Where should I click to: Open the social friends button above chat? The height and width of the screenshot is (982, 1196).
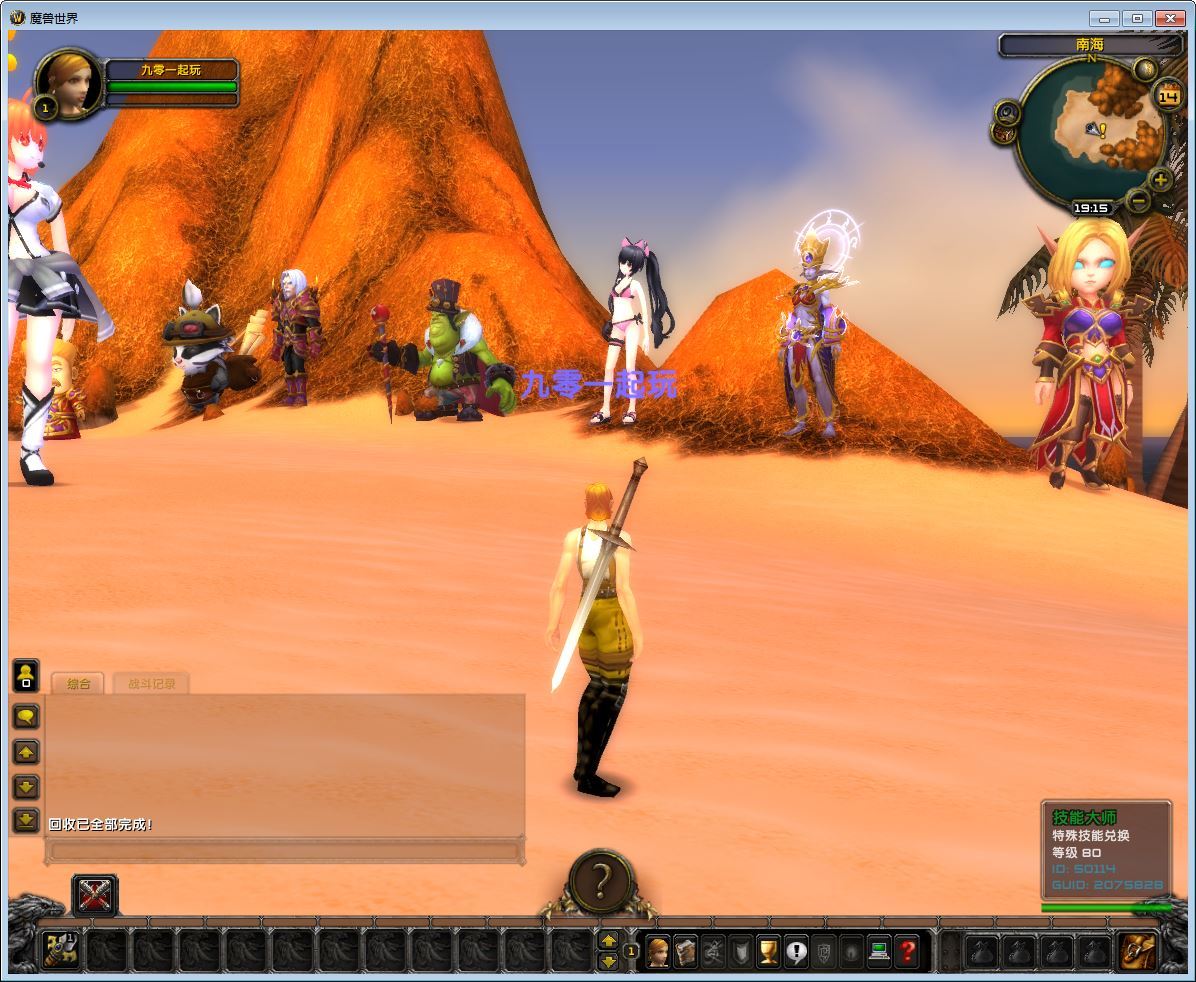(x=26, y=675)
